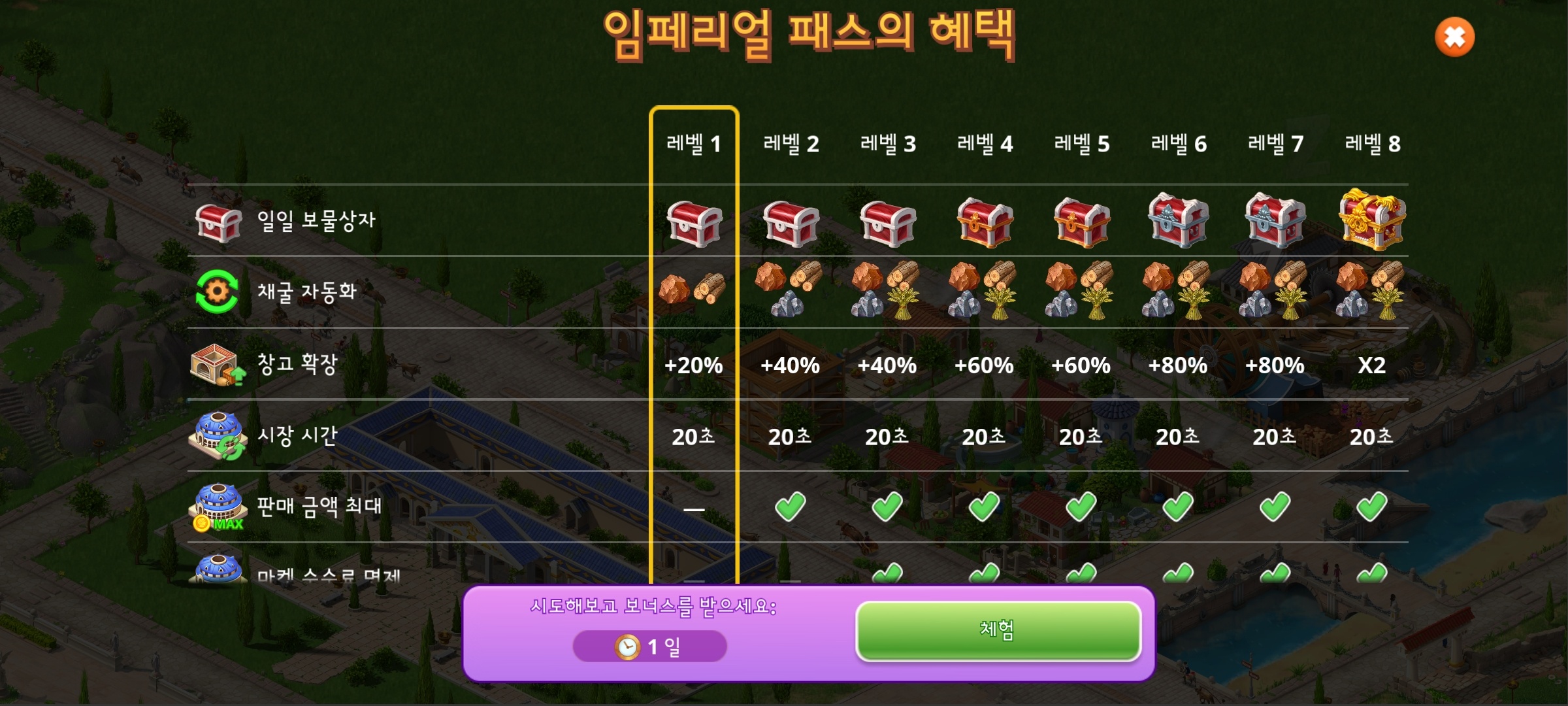
Task: Open the golden chest under 레벨 8
Action: tap(1371, 221)
